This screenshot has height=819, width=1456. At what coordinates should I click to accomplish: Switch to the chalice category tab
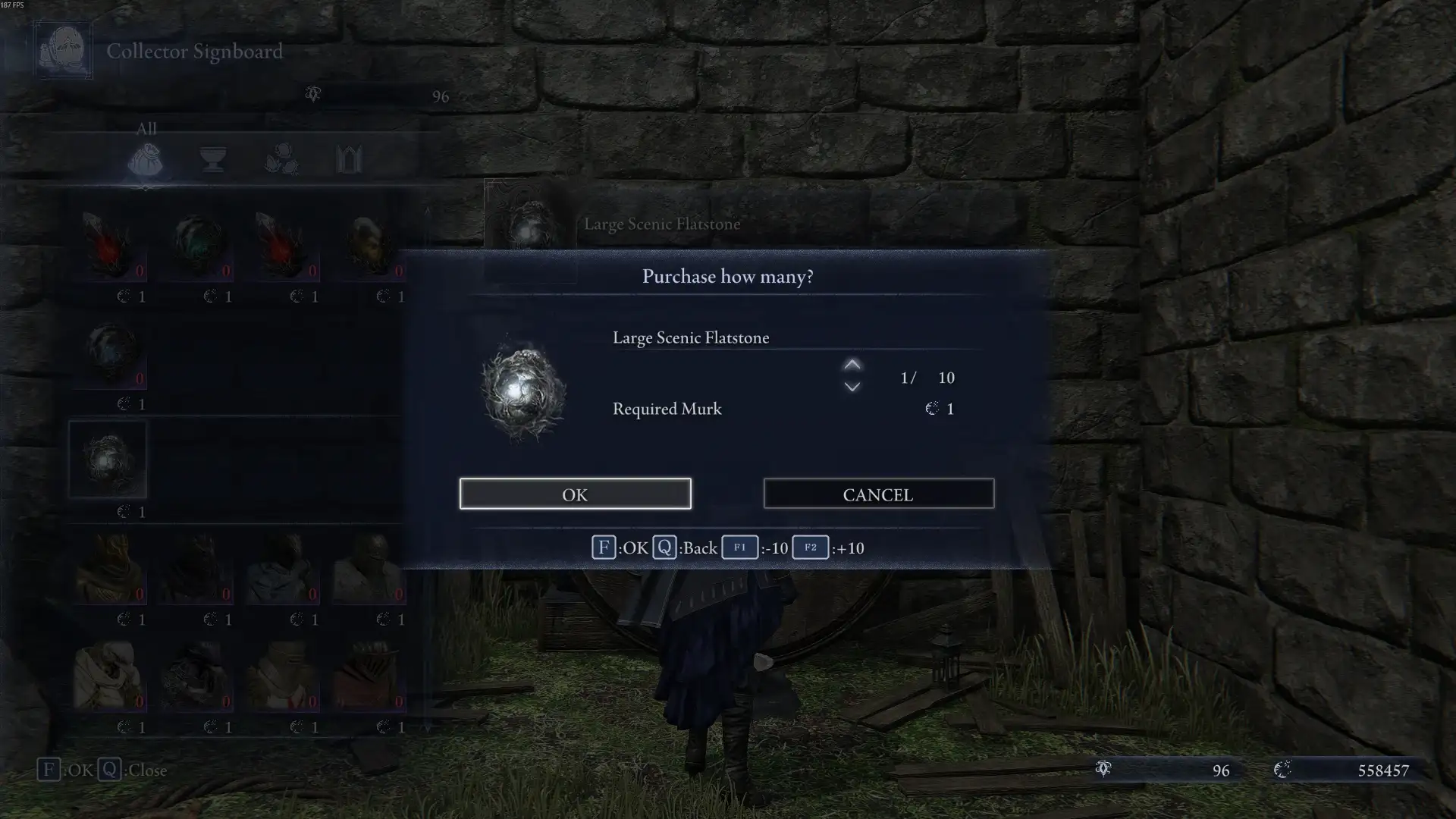pyautogui.click(x=212, y=159)
